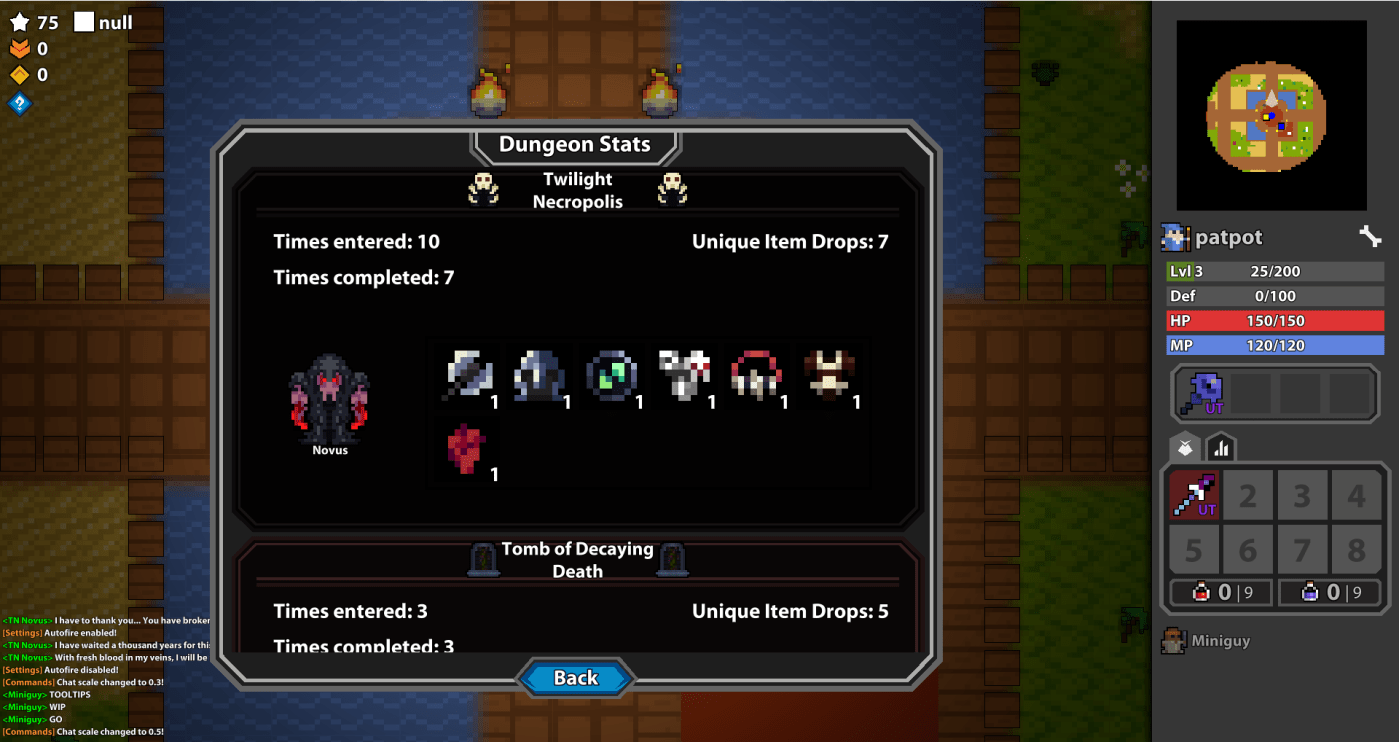Image resolution: width=1399 pixels, height=742 pixels.
Task: Inspect the dark hooded armor drop
Action: tap(540, 375)
